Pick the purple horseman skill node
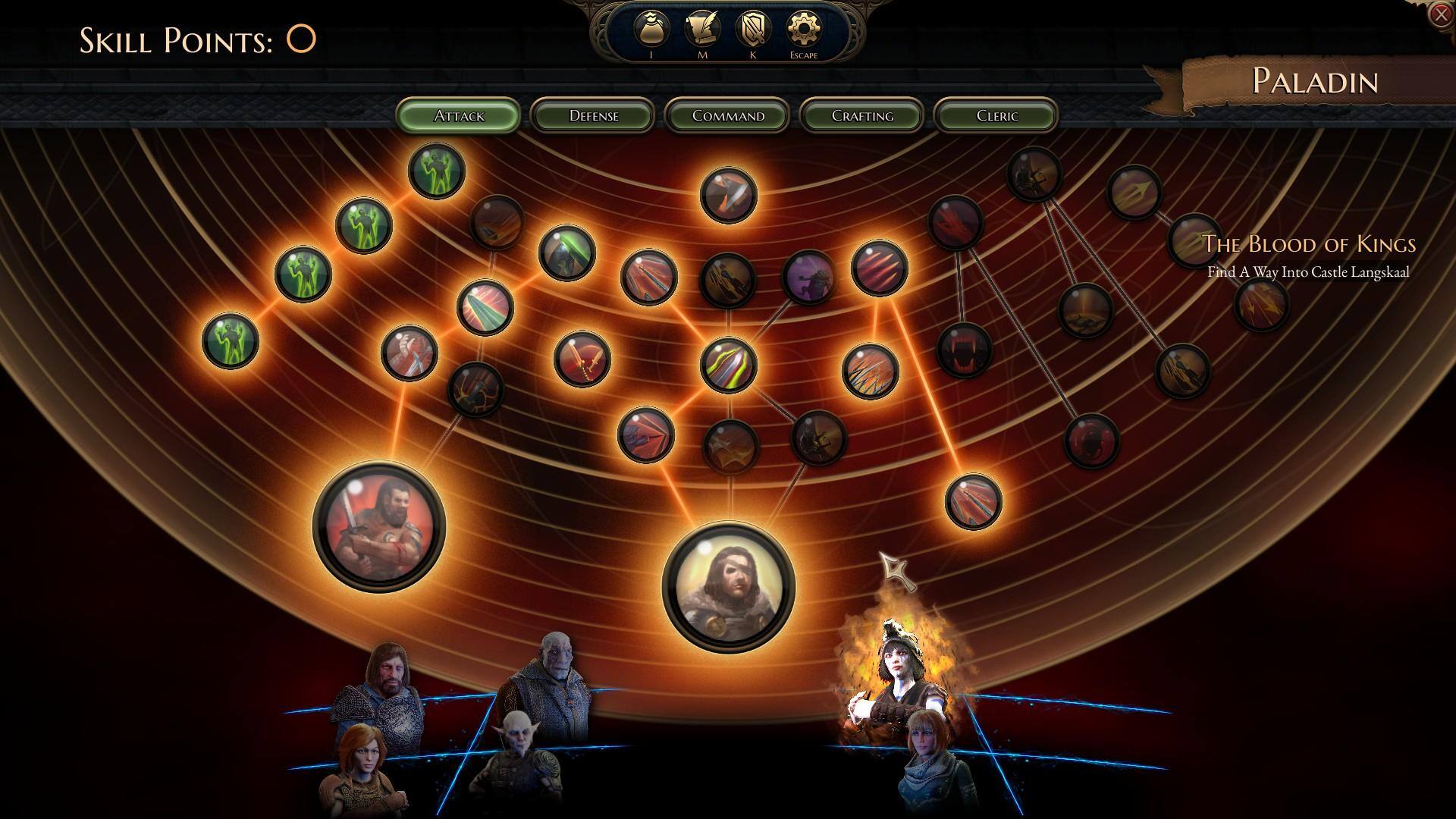The image size is (1456, 819). tap(808, 276)
